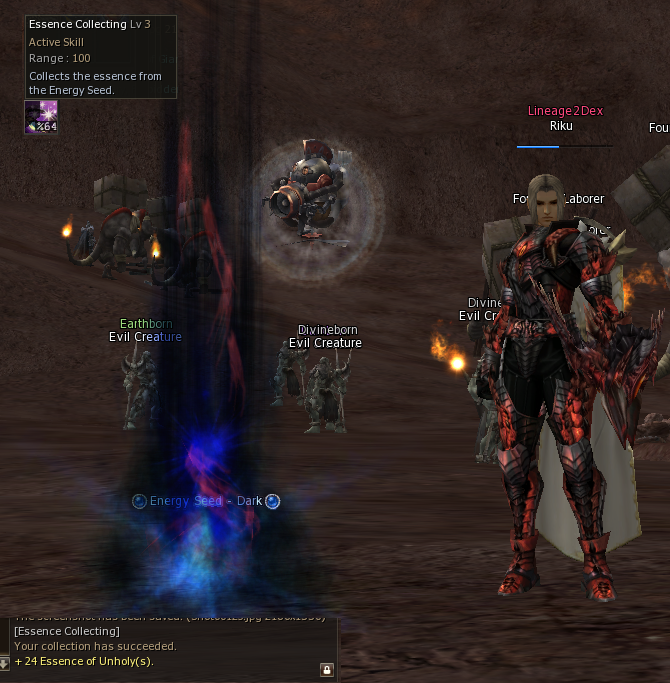Toggle the chat window padlock
The image size is (670, 683).
click(x=326, y=669)
